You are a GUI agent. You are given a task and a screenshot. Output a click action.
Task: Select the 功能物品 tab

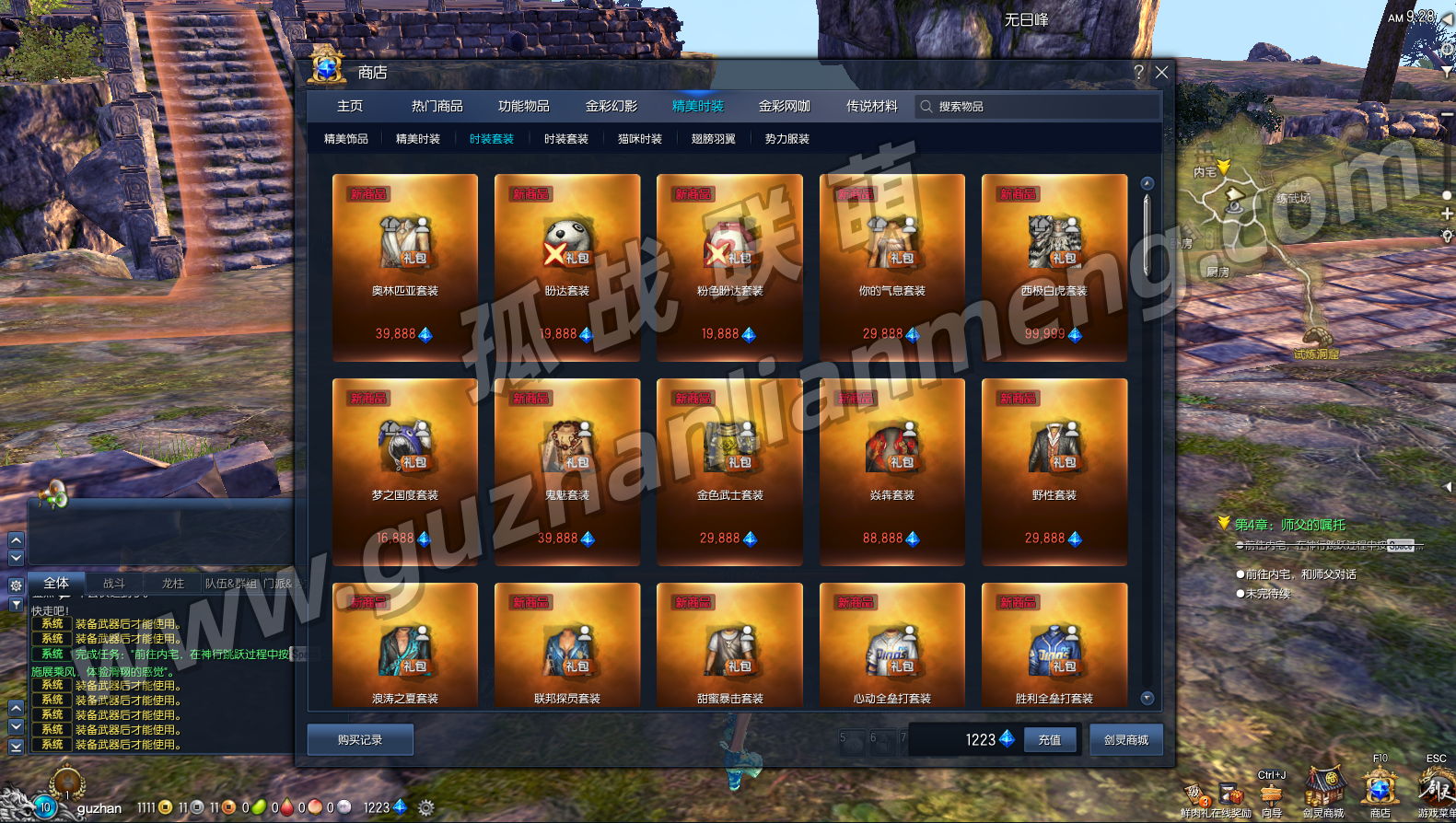tap(523, 107)
